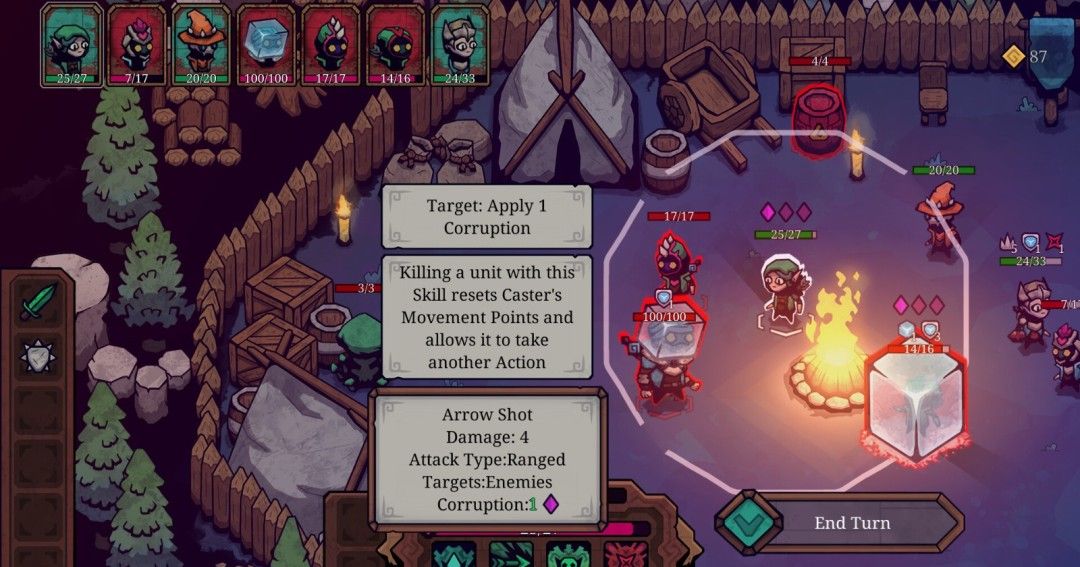Image resolution: width=1080 pixels, height=567 pixels.
Task: Activate the teal crystal skill icon
Action: pos(453,555)
